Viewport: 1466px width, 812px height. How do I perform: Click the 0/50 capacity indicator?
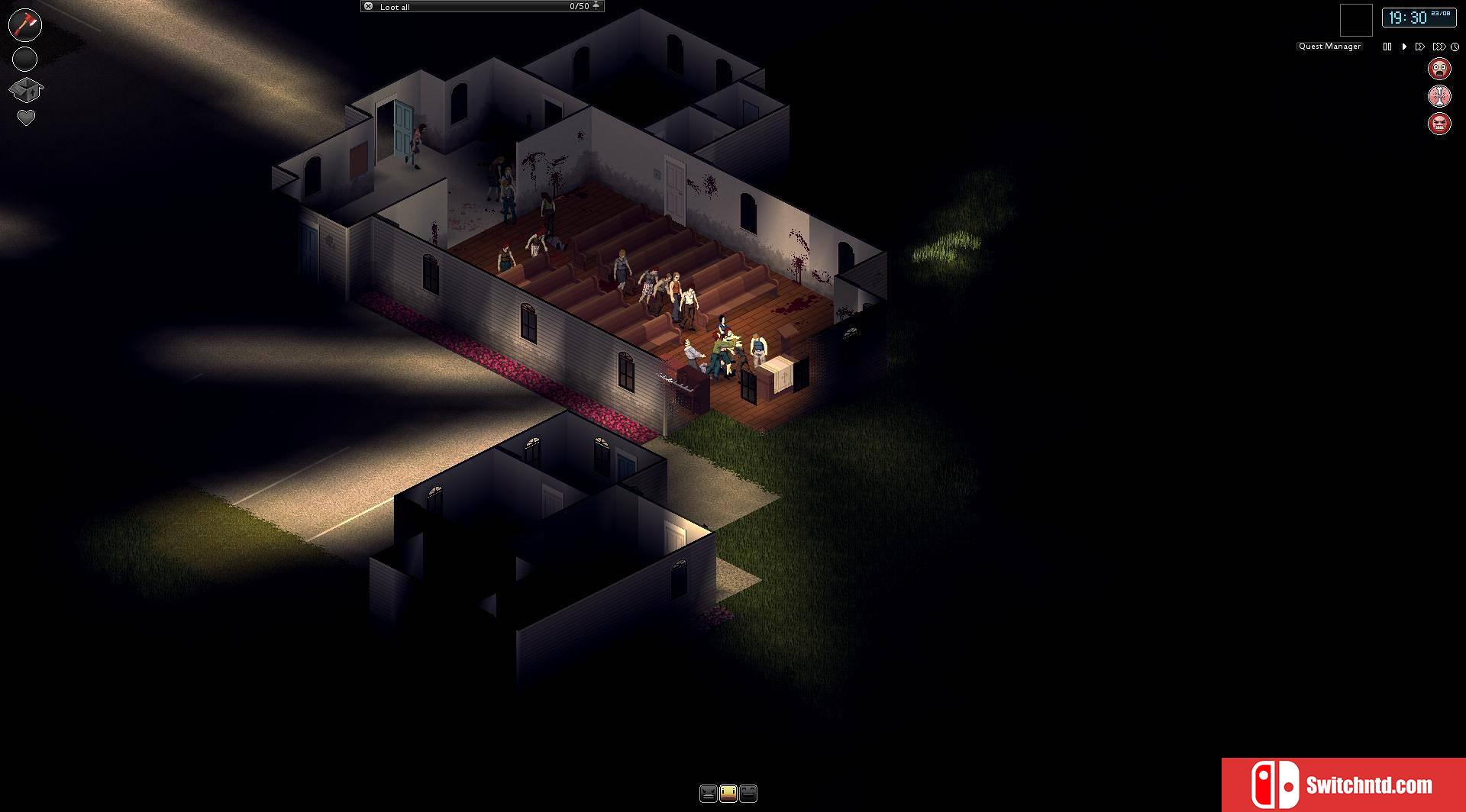coord(579,7)
